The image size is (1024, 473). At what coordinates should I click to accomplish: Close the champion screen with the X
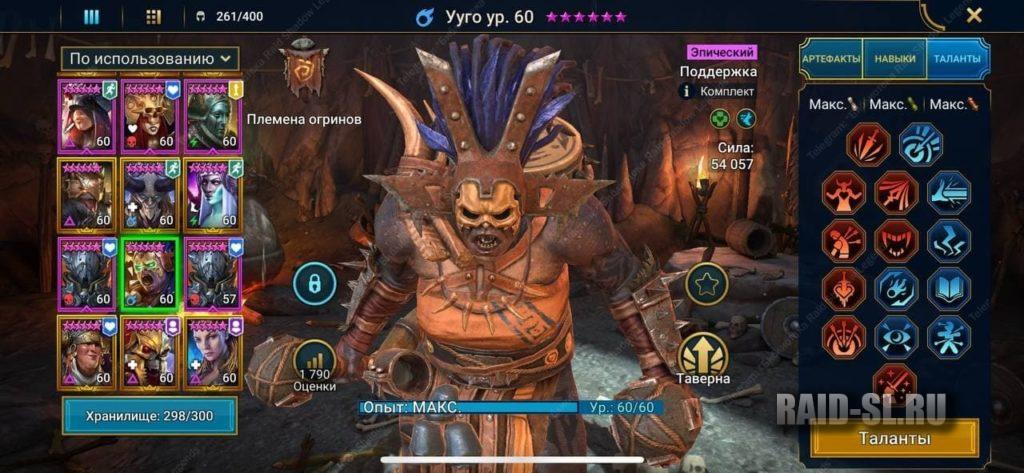click(974, 15)
